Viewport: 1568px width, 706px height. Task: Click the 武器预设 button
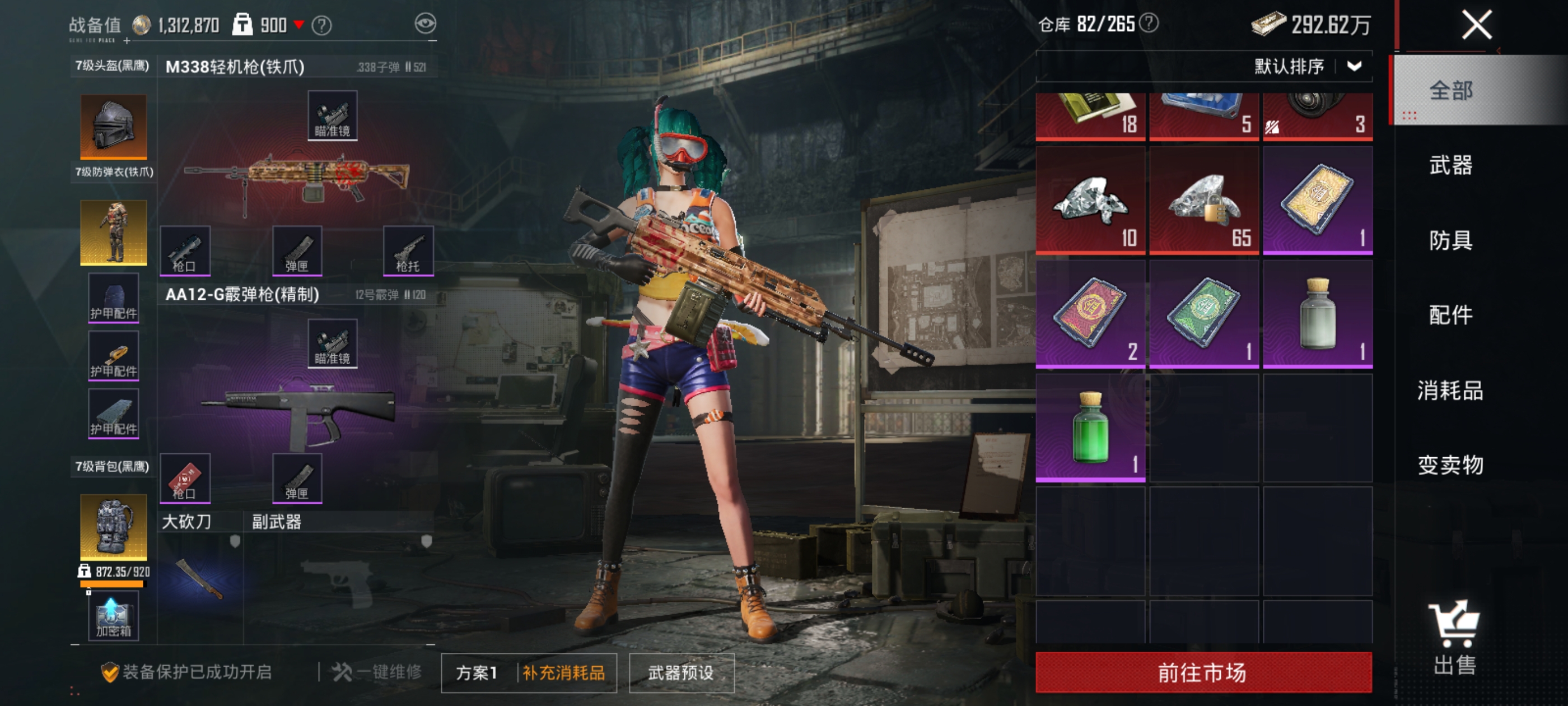click(680, 672)
